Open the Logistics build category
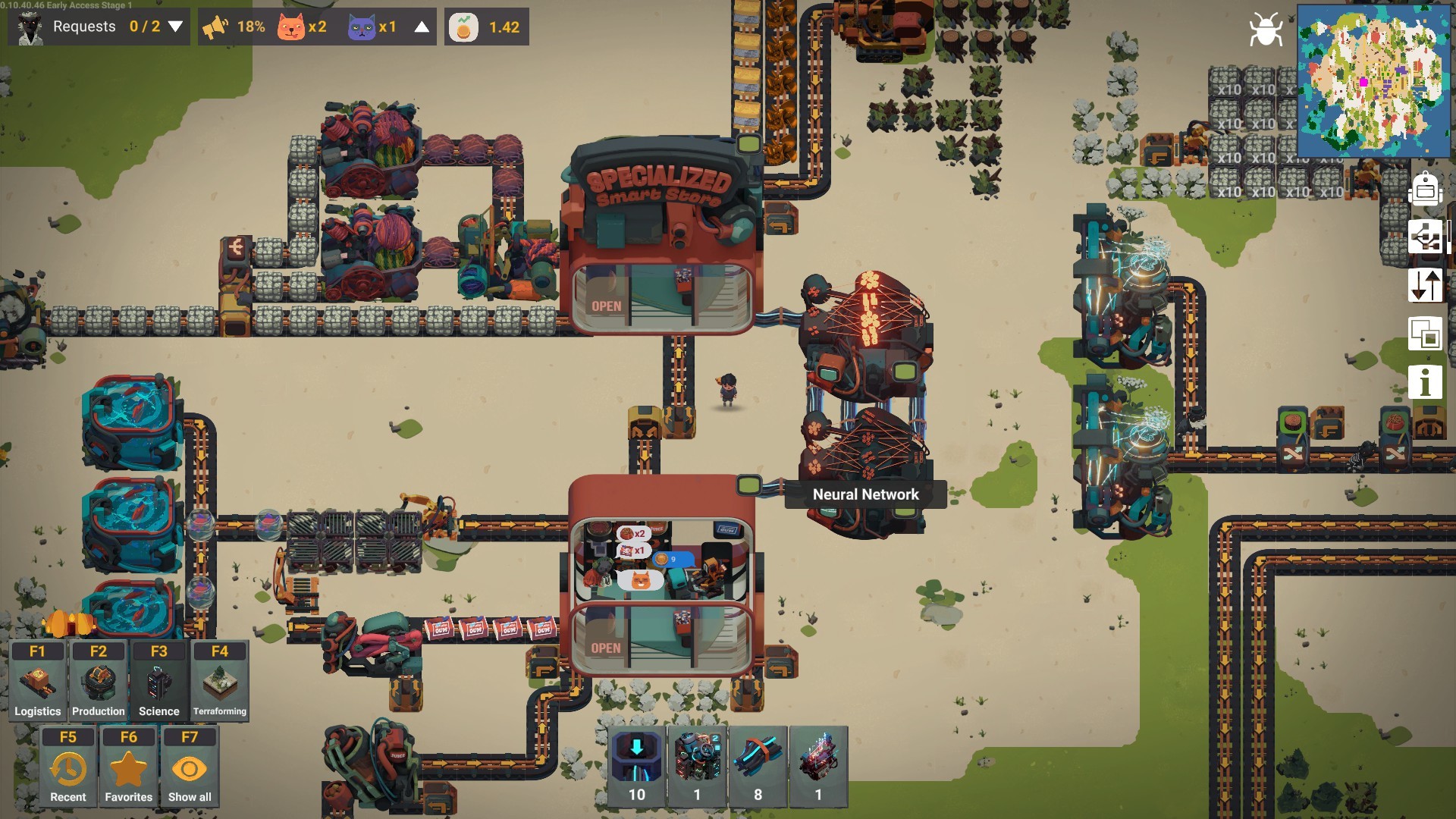Viewport: 1456px width, 819px height. tap(37, 680)
